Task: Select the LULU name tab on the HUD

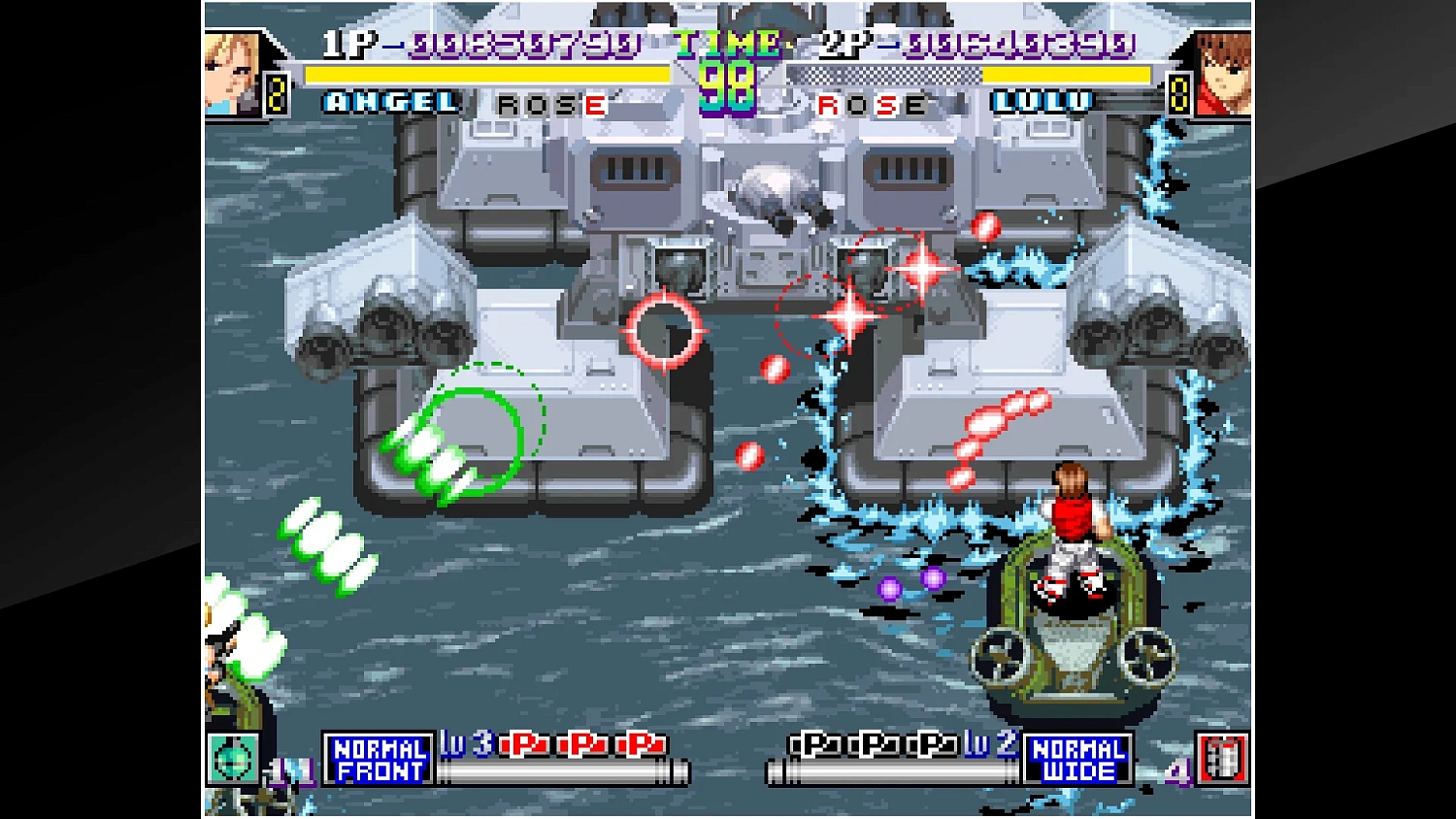Action: coord(1042,103)
